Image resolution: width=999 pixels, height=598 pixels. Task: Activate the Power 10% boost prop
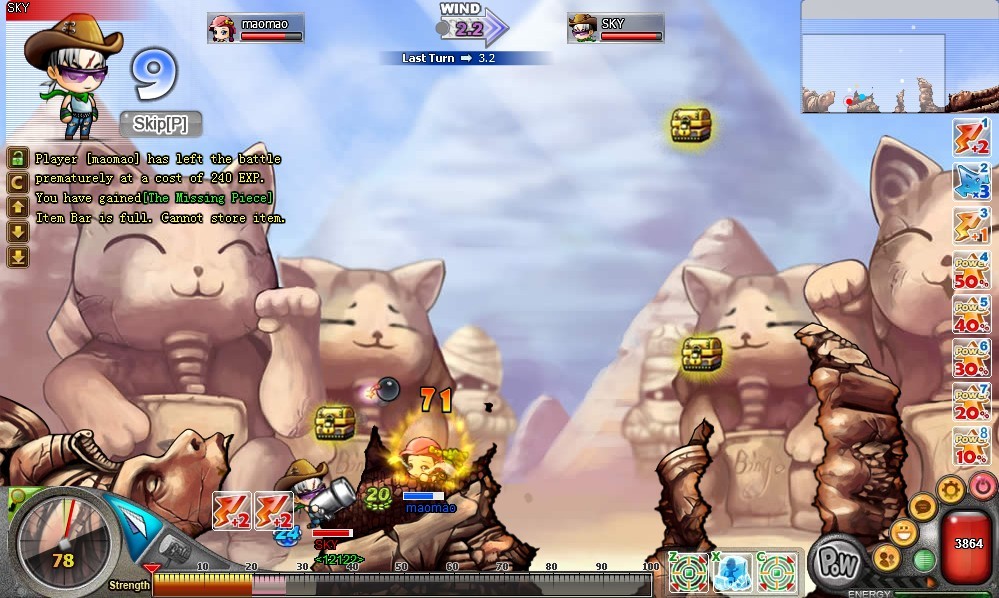pos(970,446)
